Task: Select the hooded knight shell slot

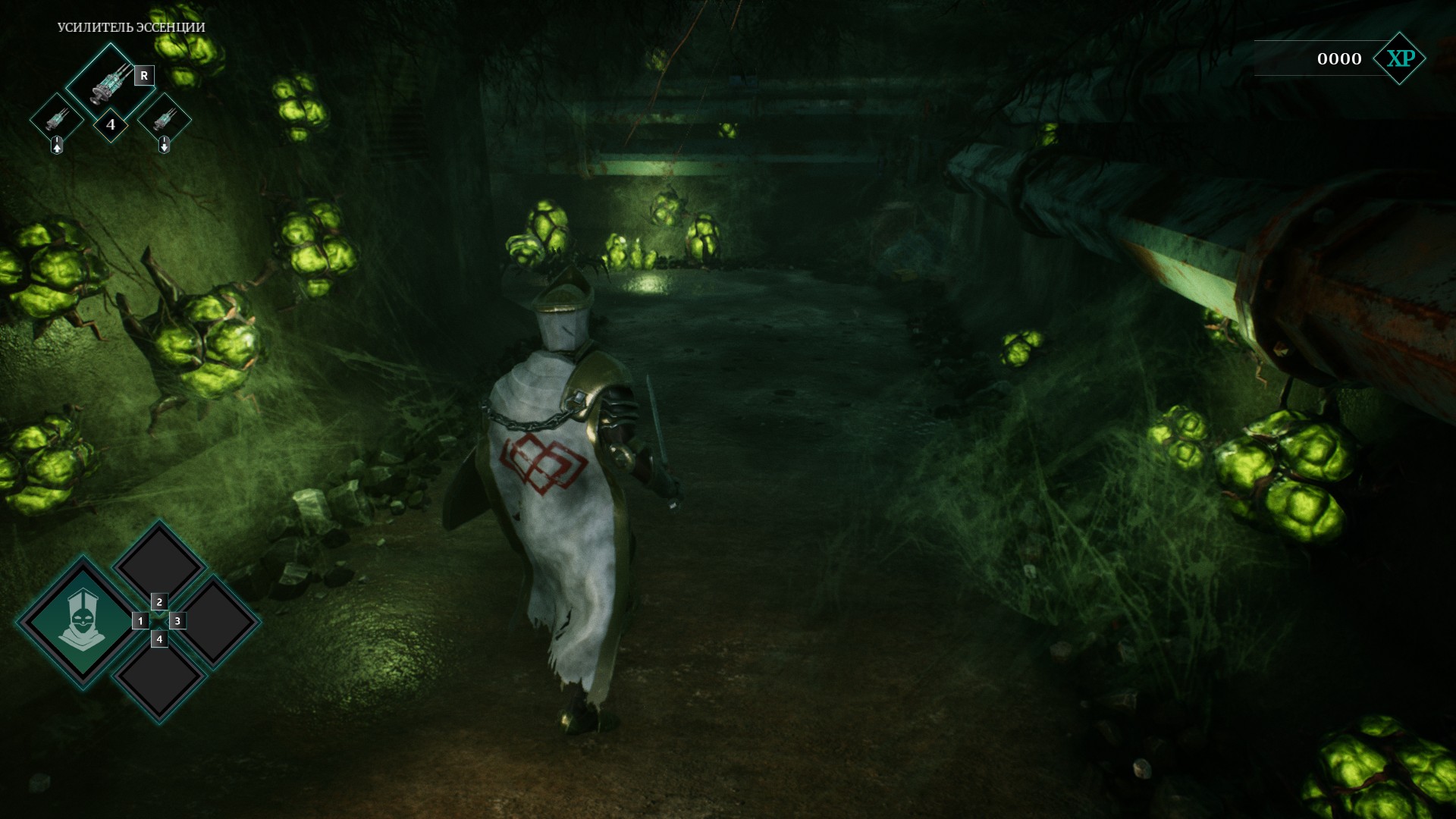Action: tap(82, 622)
